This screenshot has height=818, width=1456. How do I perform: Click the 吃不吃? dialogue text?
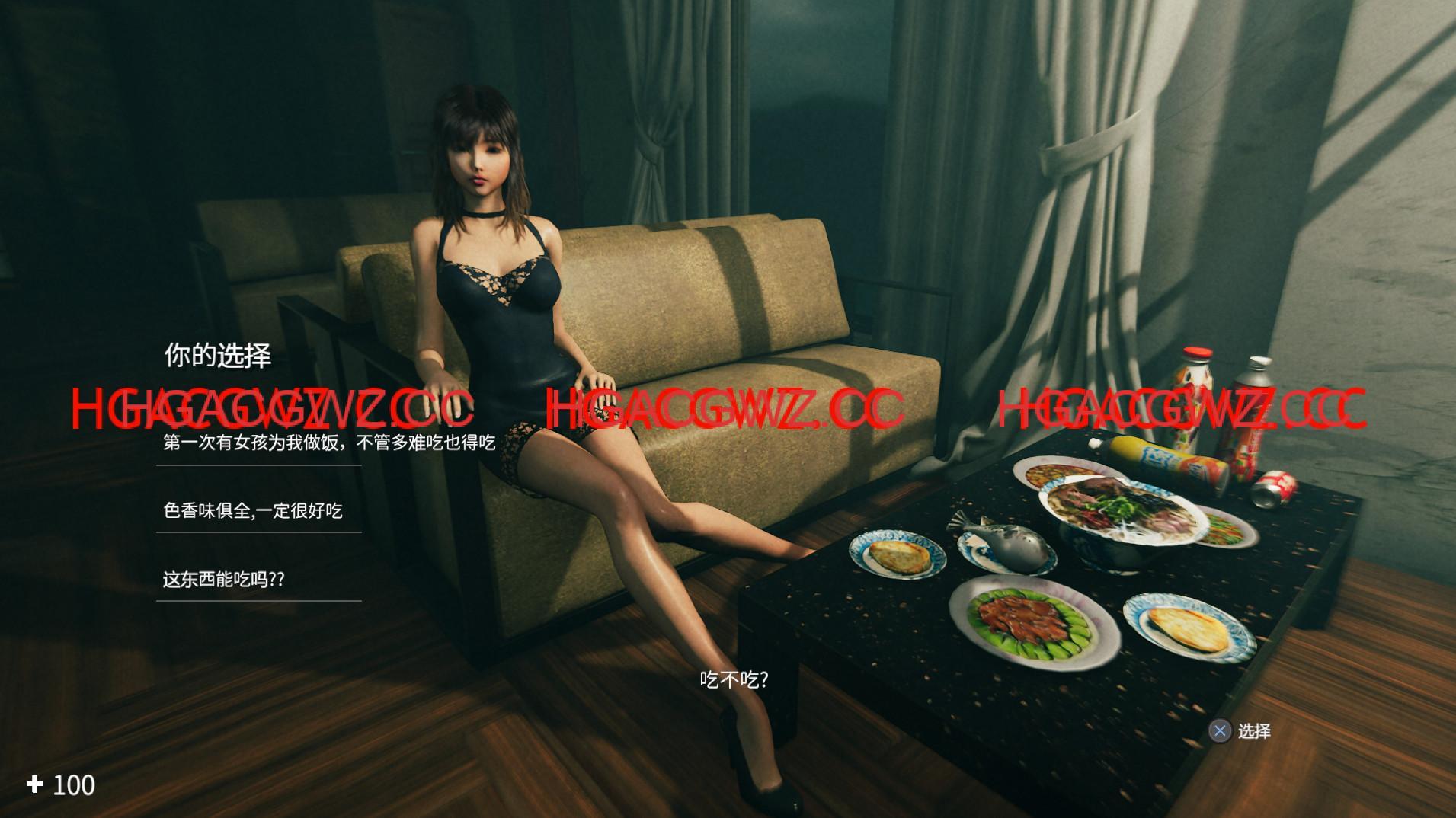coord(734,678)
